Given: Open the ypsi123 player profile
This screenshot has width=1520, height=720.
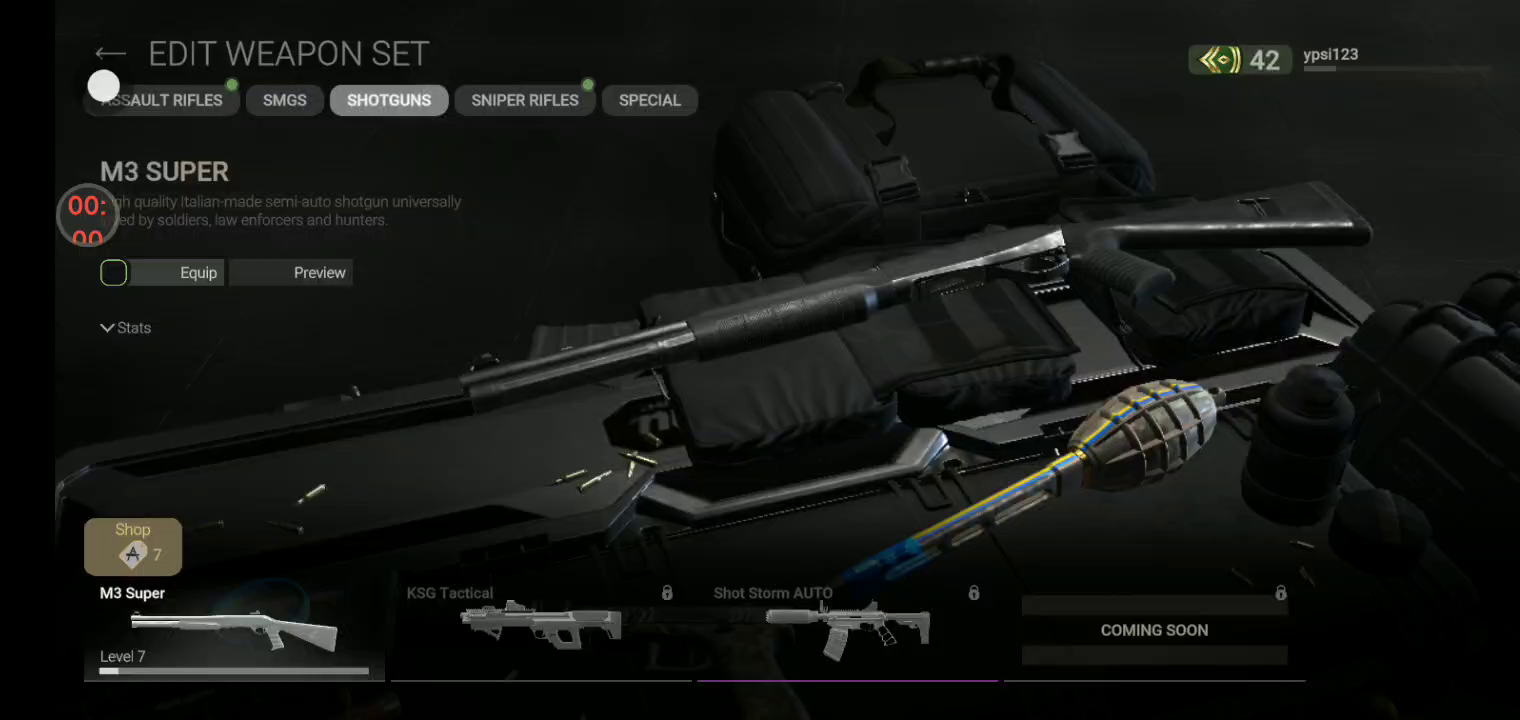Looking at the screenshot, I should point(1330,56).
